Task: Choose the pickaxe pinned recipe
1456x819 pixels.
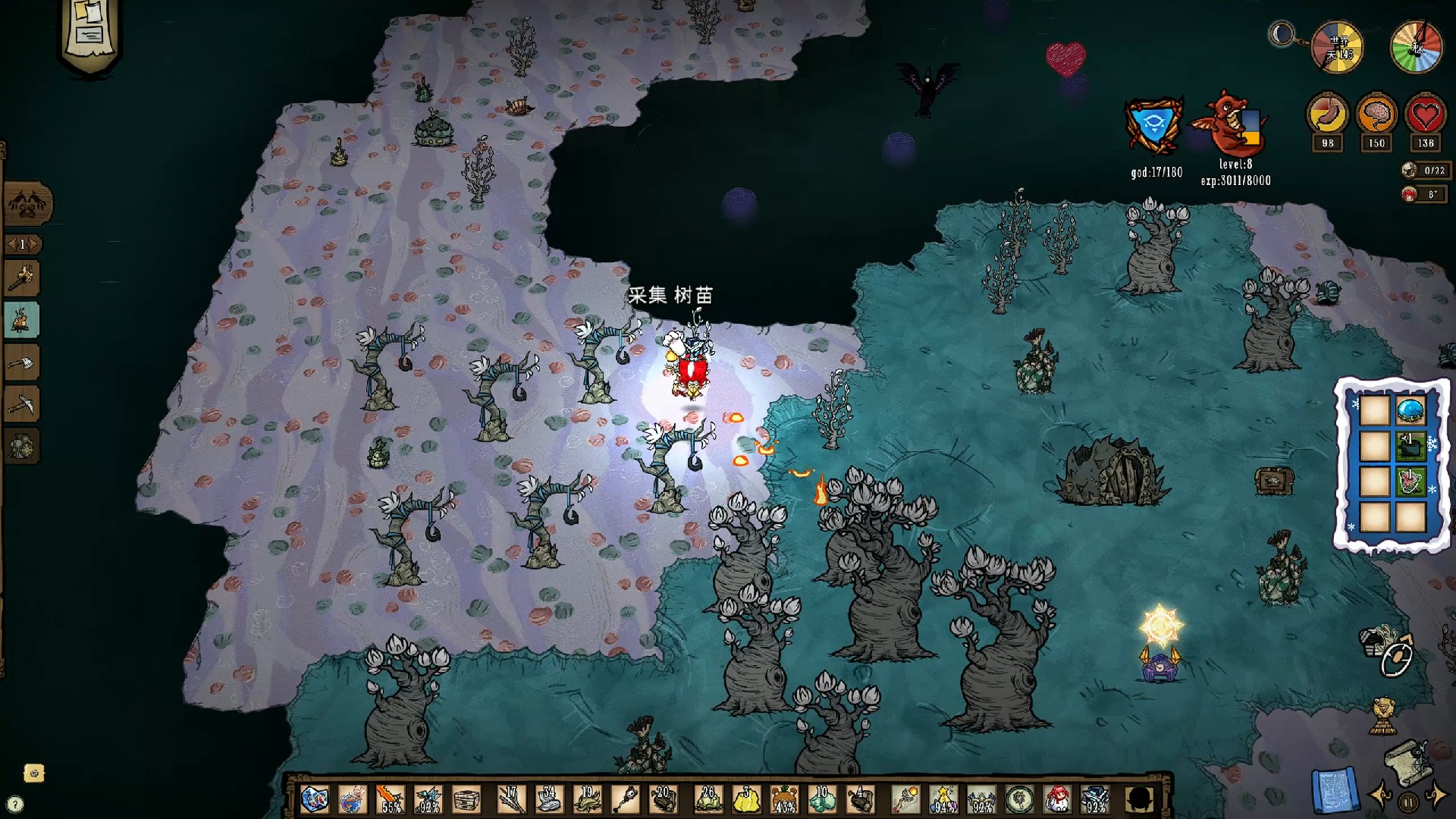Action: 23,405
